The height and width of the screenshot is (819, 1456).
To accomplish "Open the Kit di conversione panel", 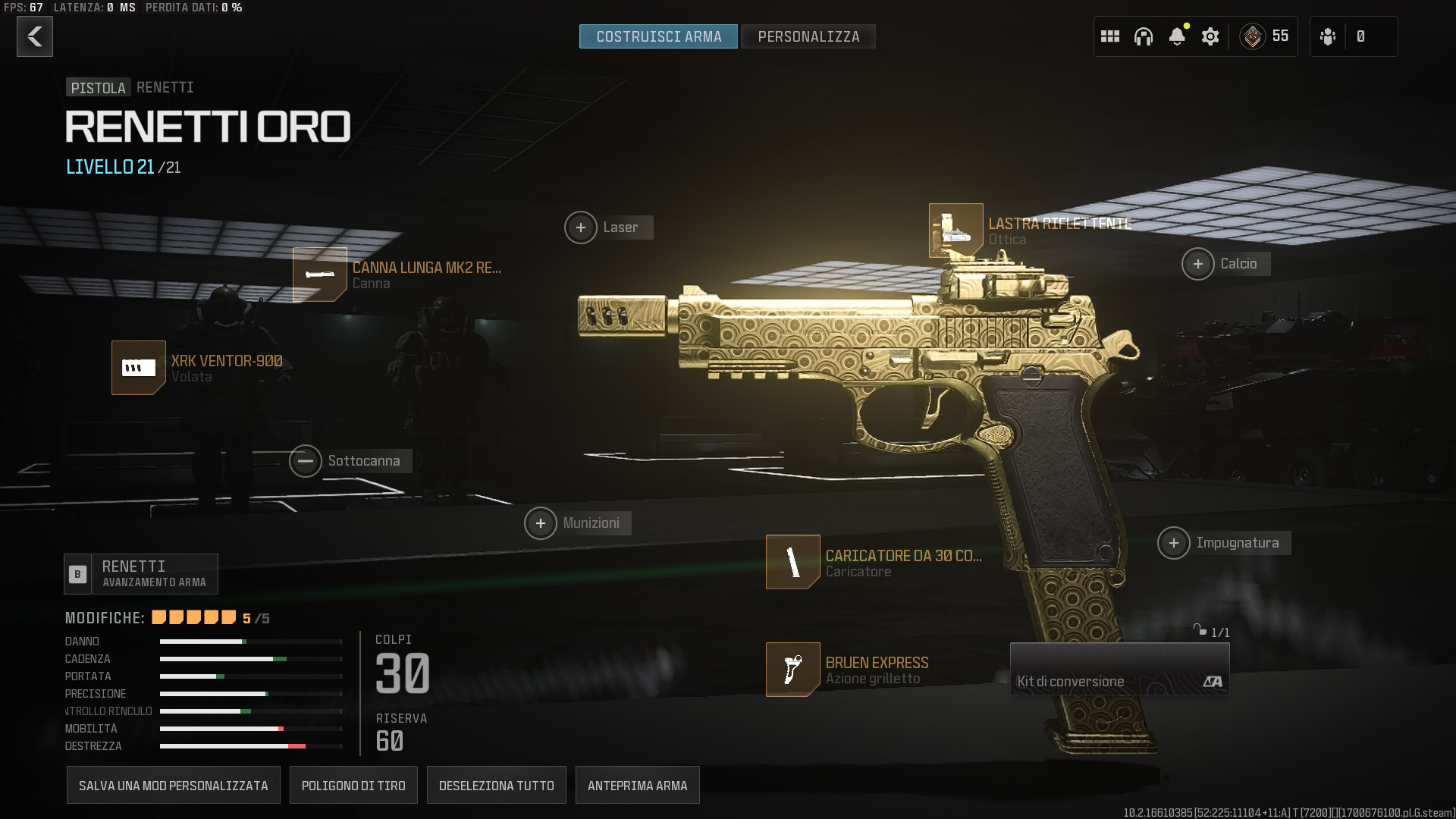I will point(1119,670).
